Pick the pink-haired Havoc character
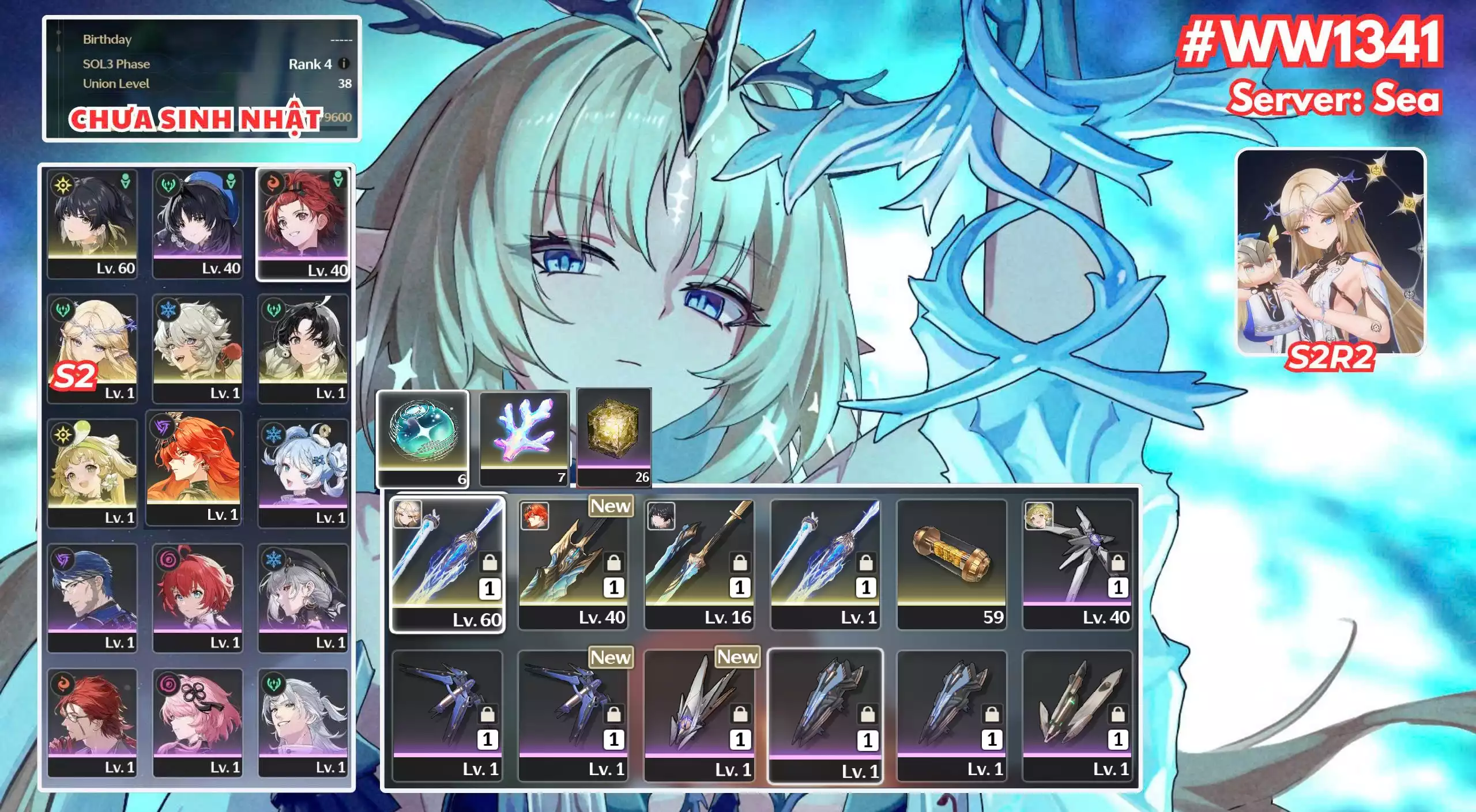This screenshot has height=812, width=1476. click(x=198, y=723)
